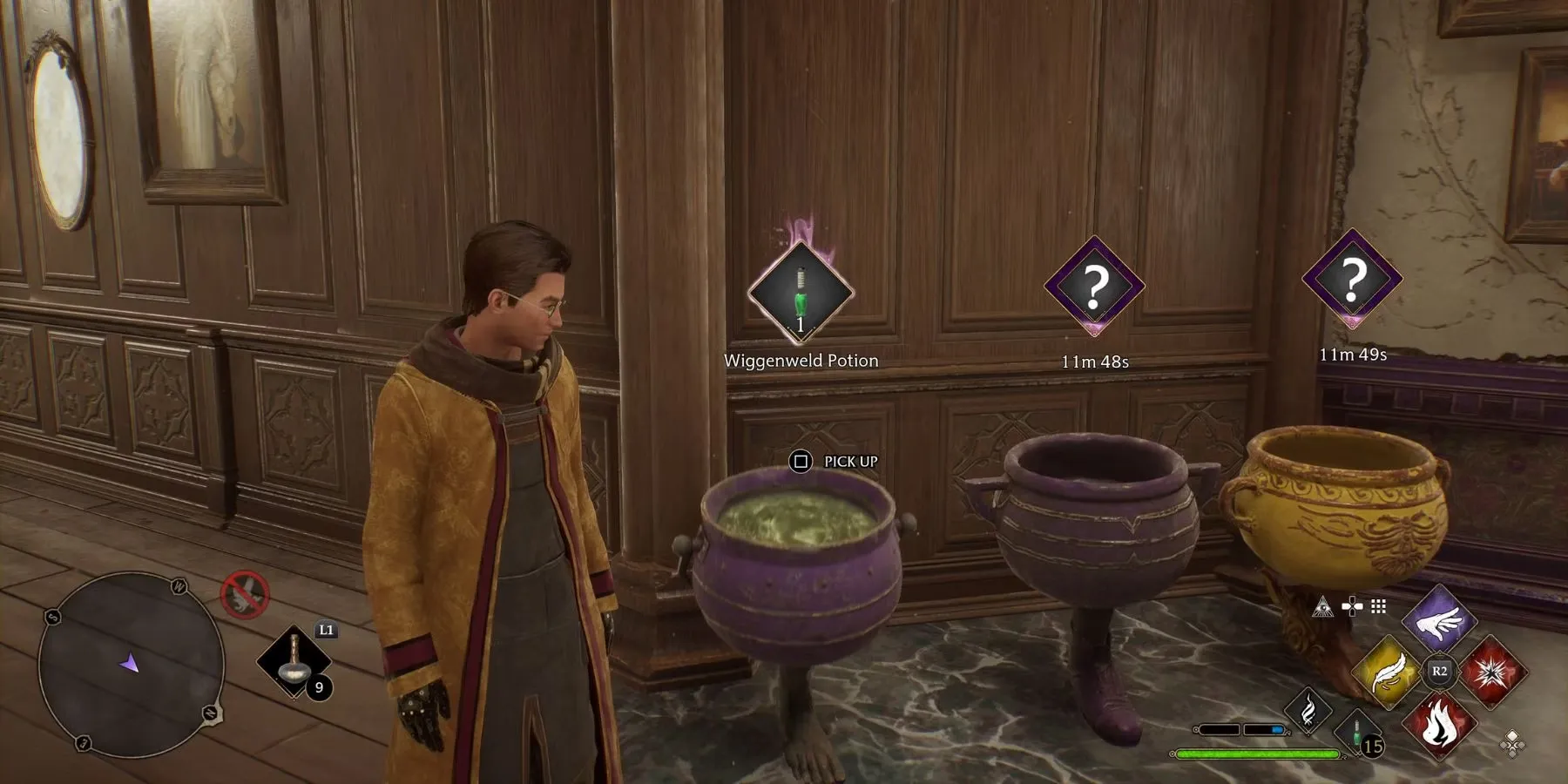The width and height of the screenshot is (1568, 784).
Task: Cast the red flame Incendio spell
Action: coord(1439,723)
